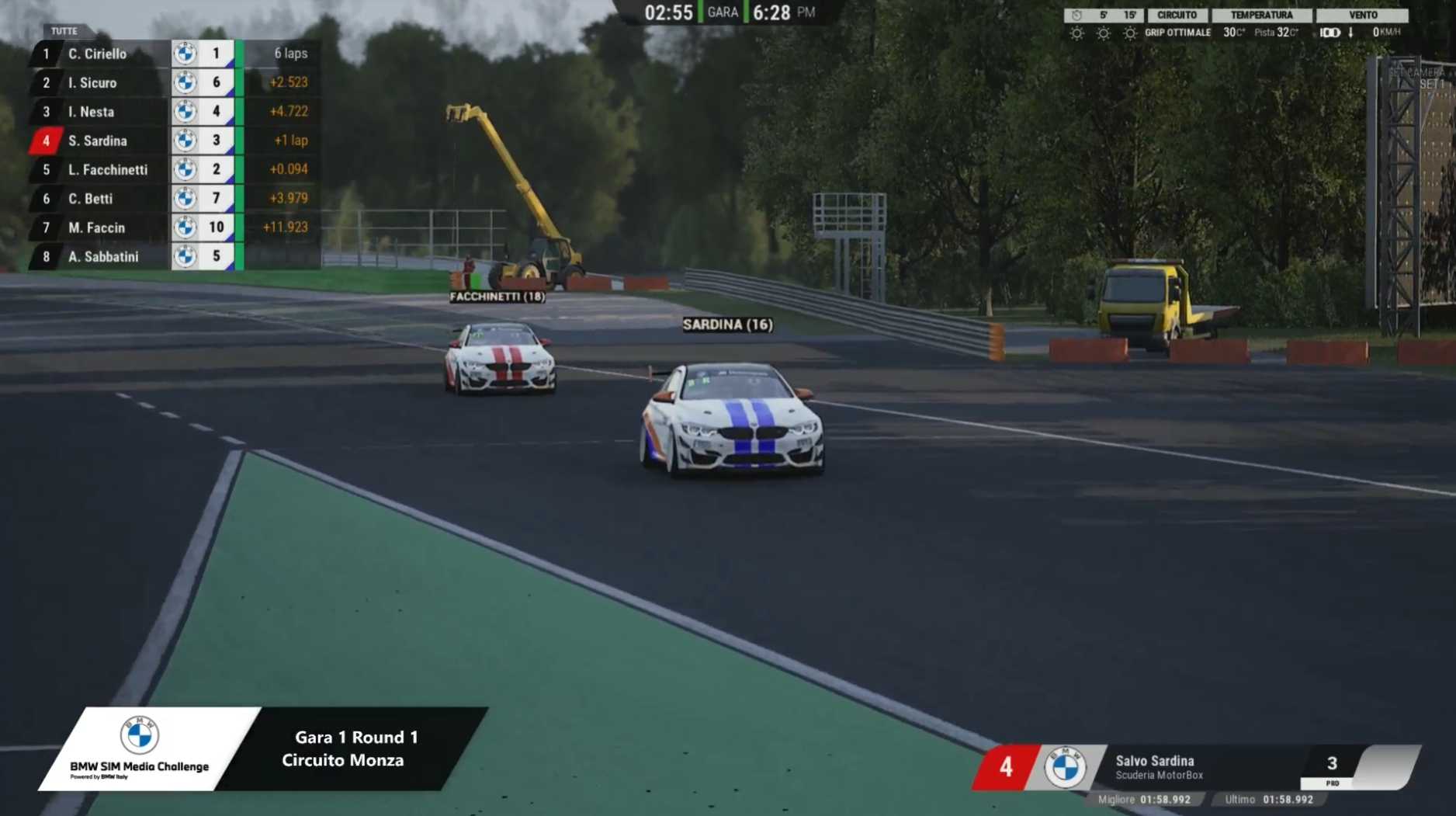Viewport: 1456px width, 816px height.
Task: Click the headlight indicator icon under VENTO
Action: pyautogui.click(x=1331, y=33)
